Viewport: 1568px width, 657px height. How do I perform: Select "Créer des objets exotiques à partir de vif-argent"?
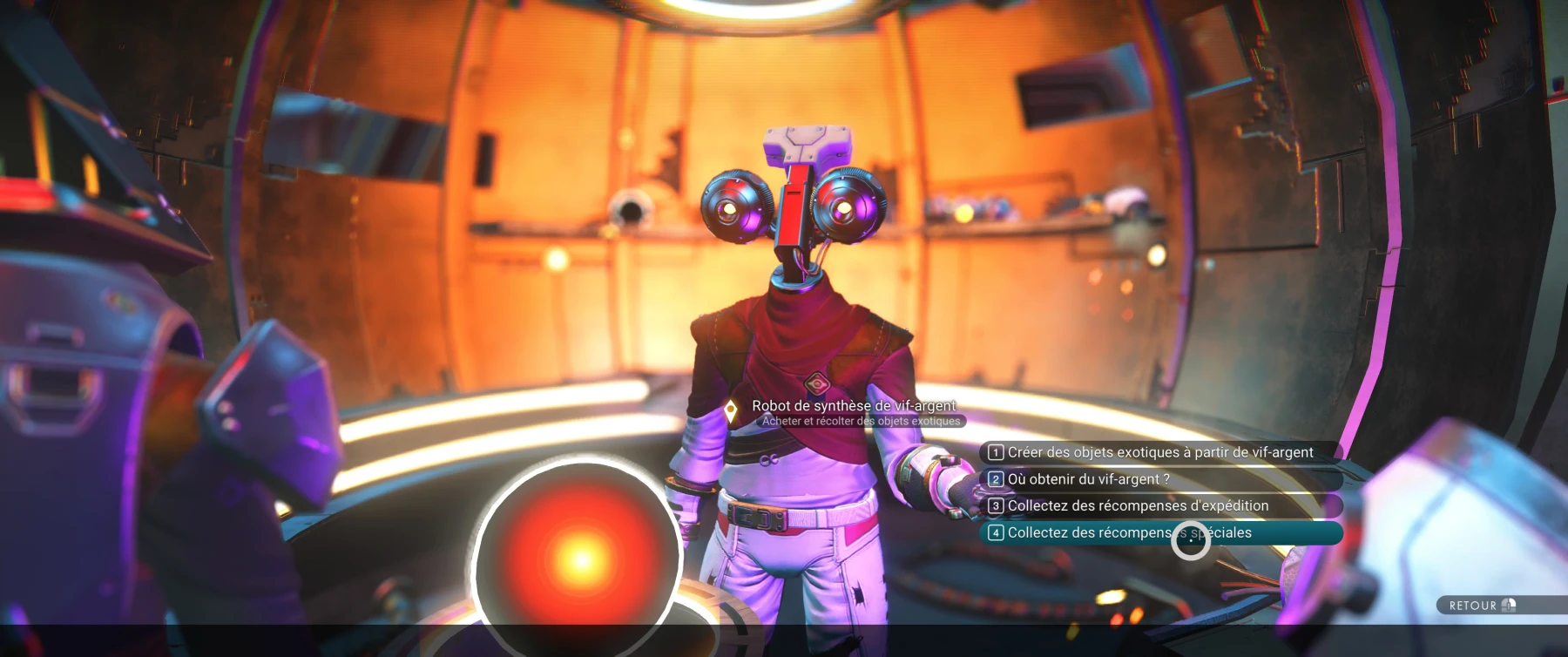1159,452
